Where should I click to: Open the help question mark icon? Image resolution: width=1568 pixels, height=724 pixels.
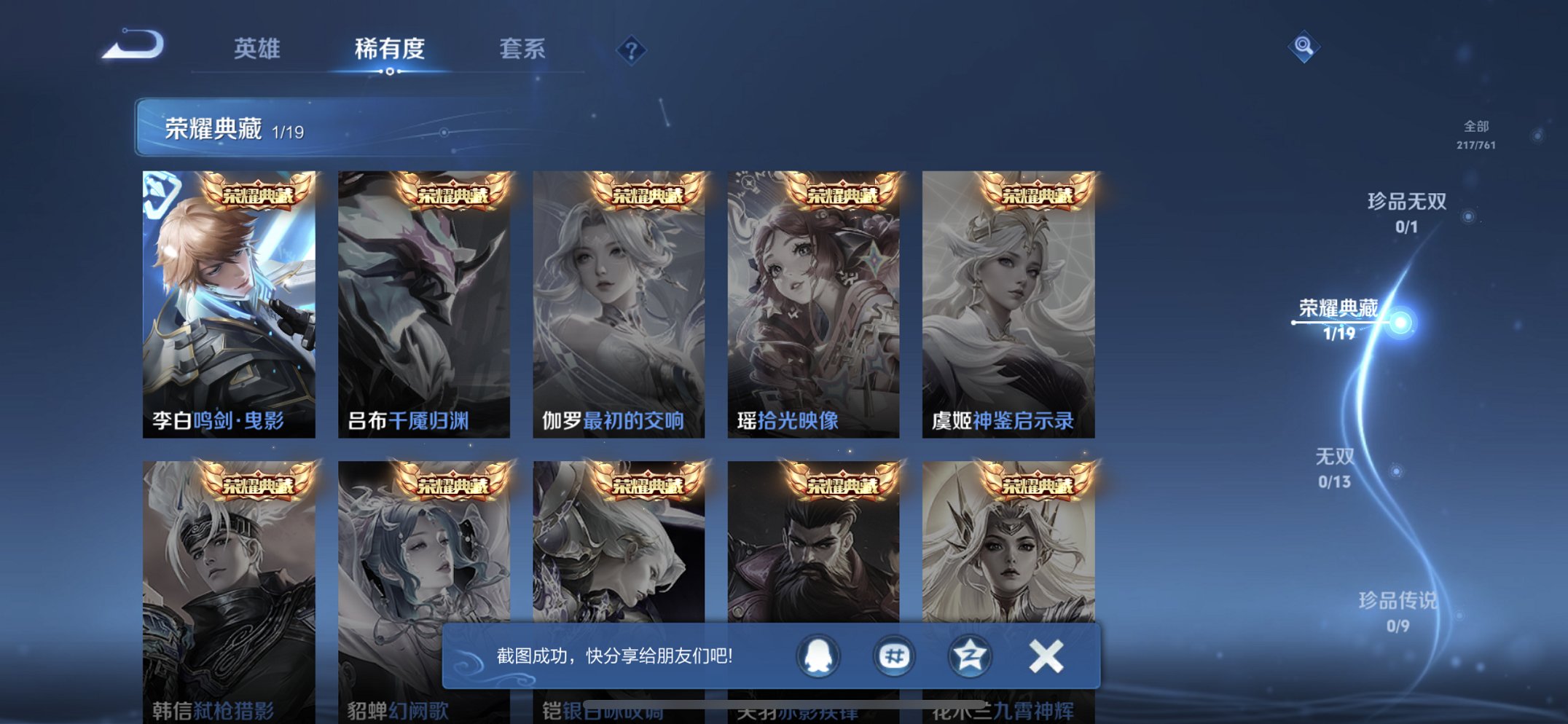(x=632, y=50)
